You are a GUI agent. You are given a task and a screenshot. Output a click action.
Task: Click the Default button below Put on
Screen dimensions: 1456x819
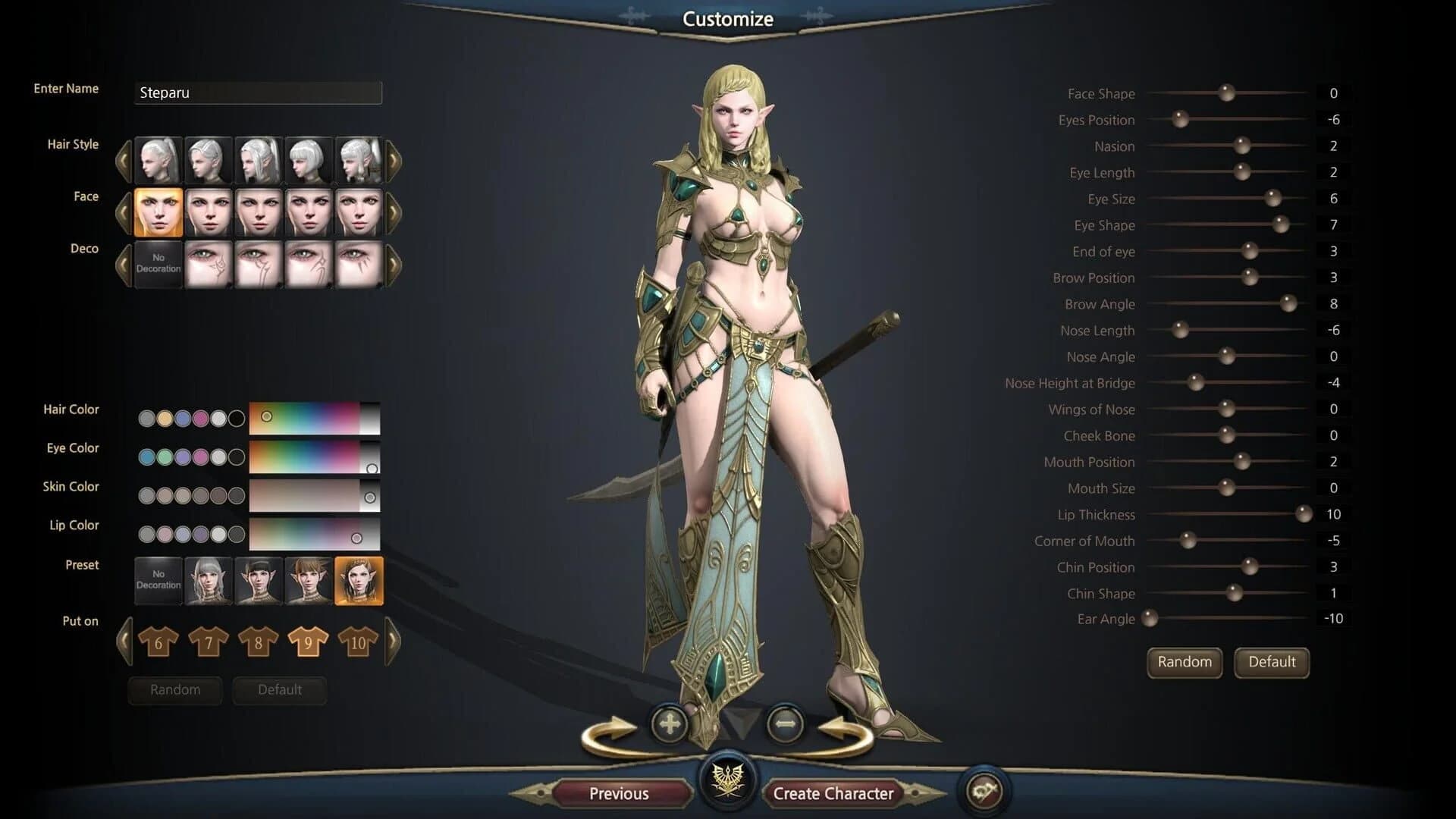pyautogui.click(x=279, y=689)
